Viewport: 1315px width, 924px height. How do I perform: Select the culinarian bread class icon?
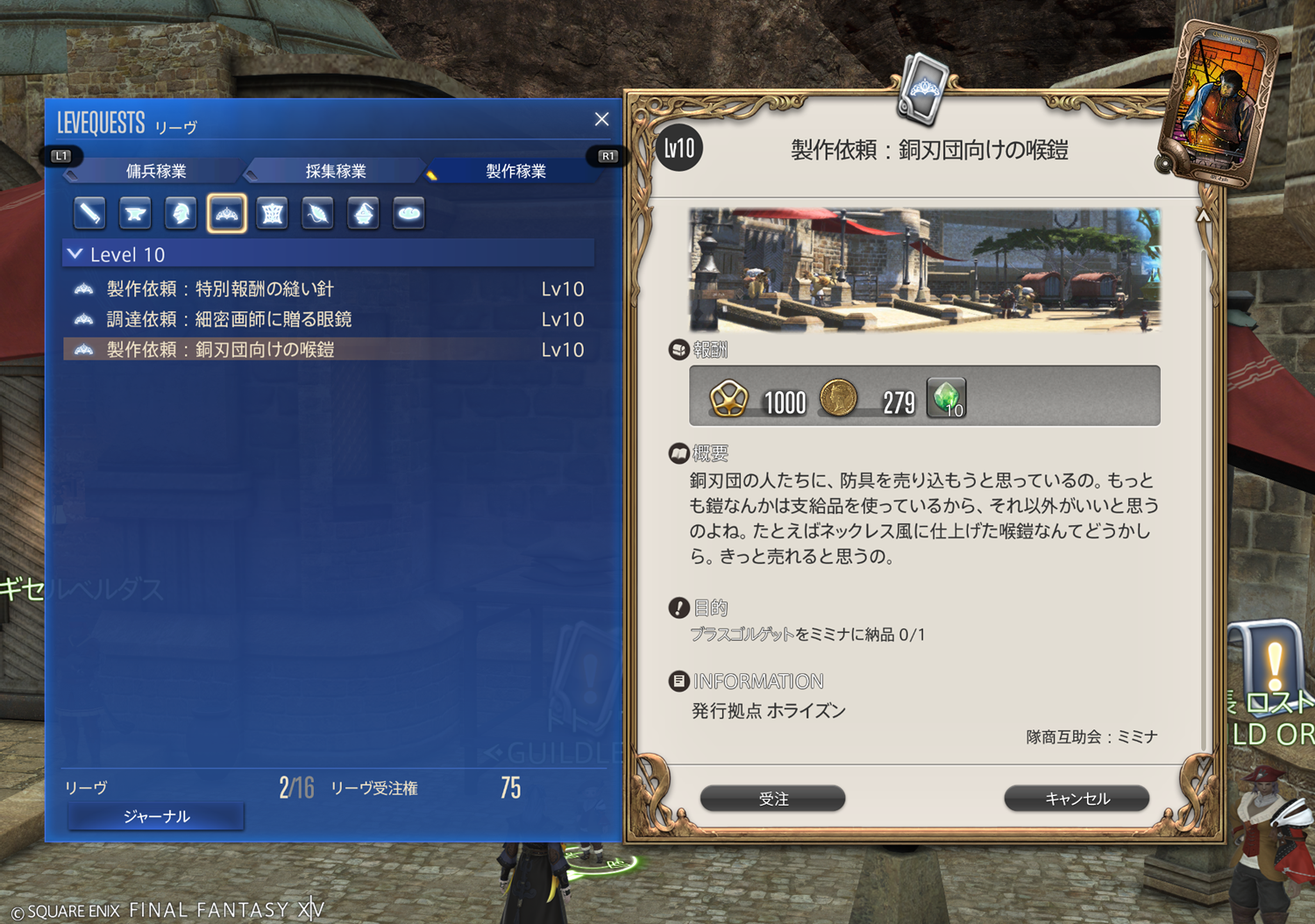coord(409,213)
